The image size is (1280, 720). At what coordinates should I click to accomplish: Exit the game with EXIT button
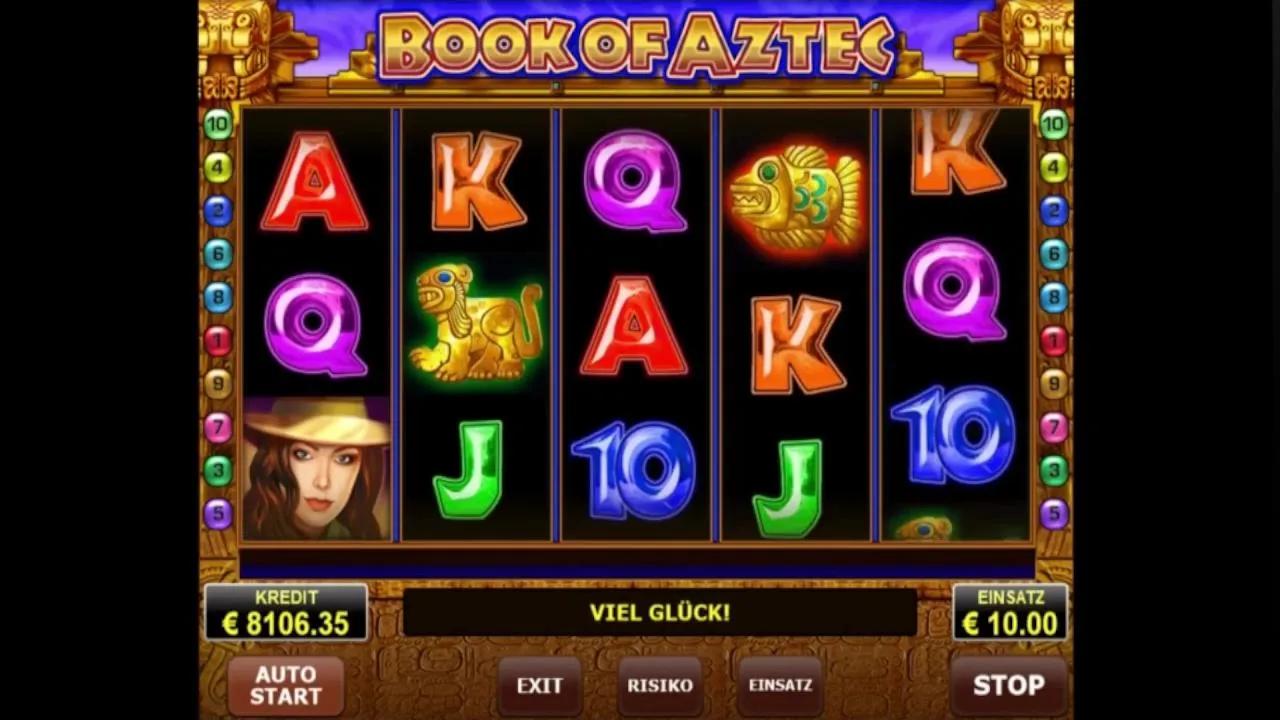coord(539,686)
